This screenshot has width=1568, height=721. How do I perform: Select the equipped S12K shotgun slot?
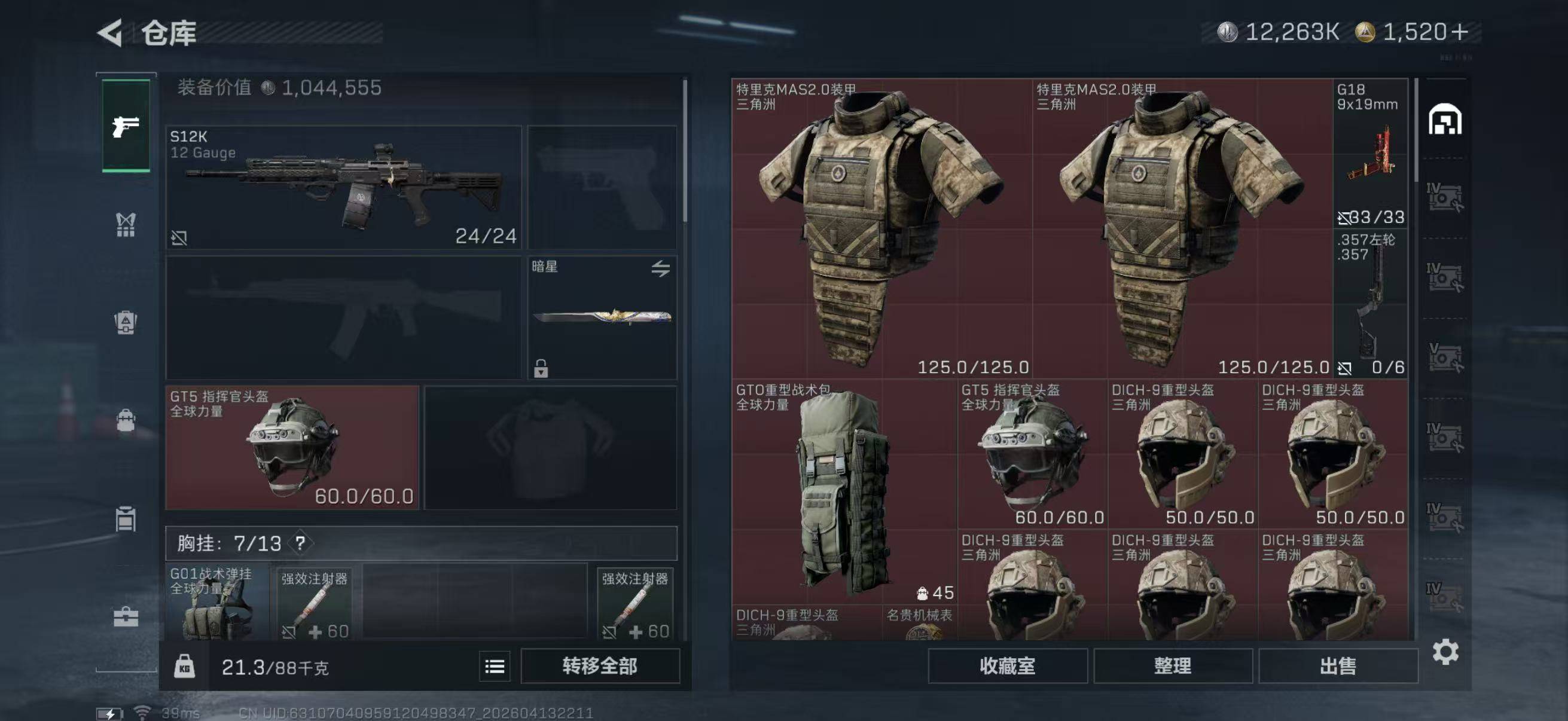point(343,187)
